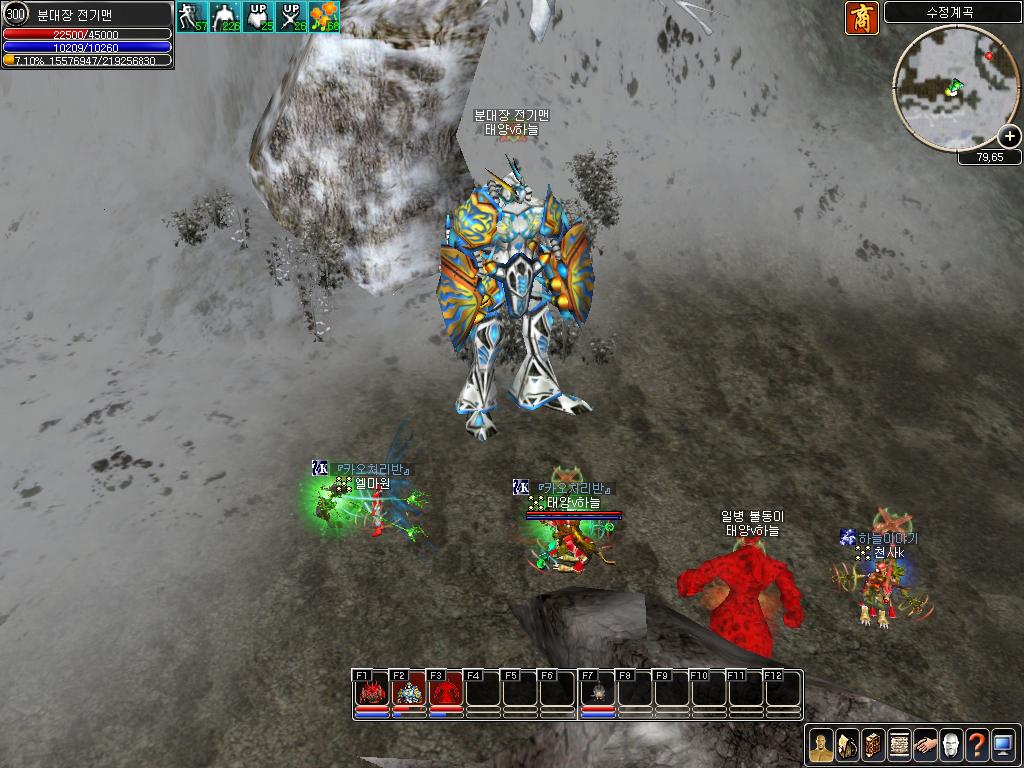
Task: Open the white mask face icon
Action: click(x=951, y=744)
